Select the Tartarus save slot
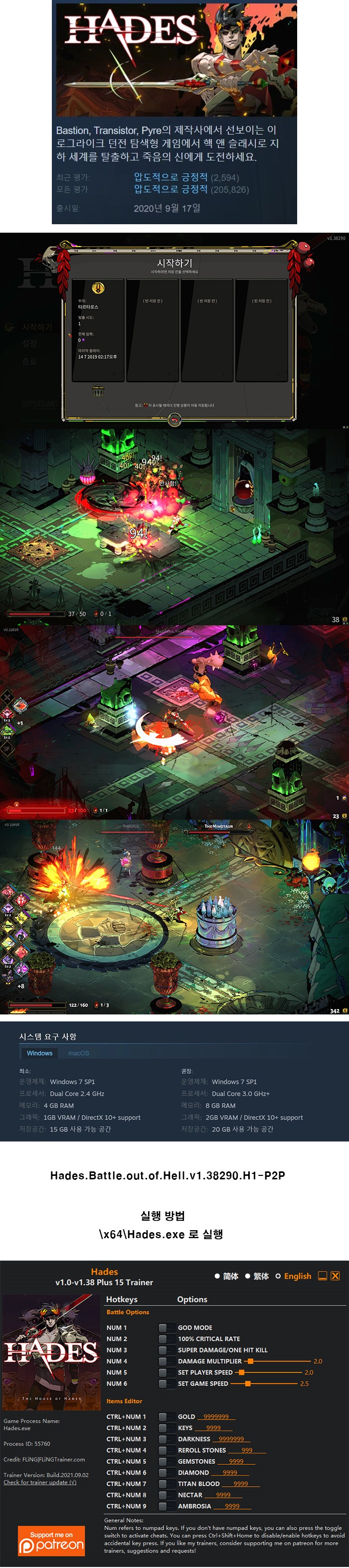The height and width of the screenshot is (1568, 349). tap(98, 329)
